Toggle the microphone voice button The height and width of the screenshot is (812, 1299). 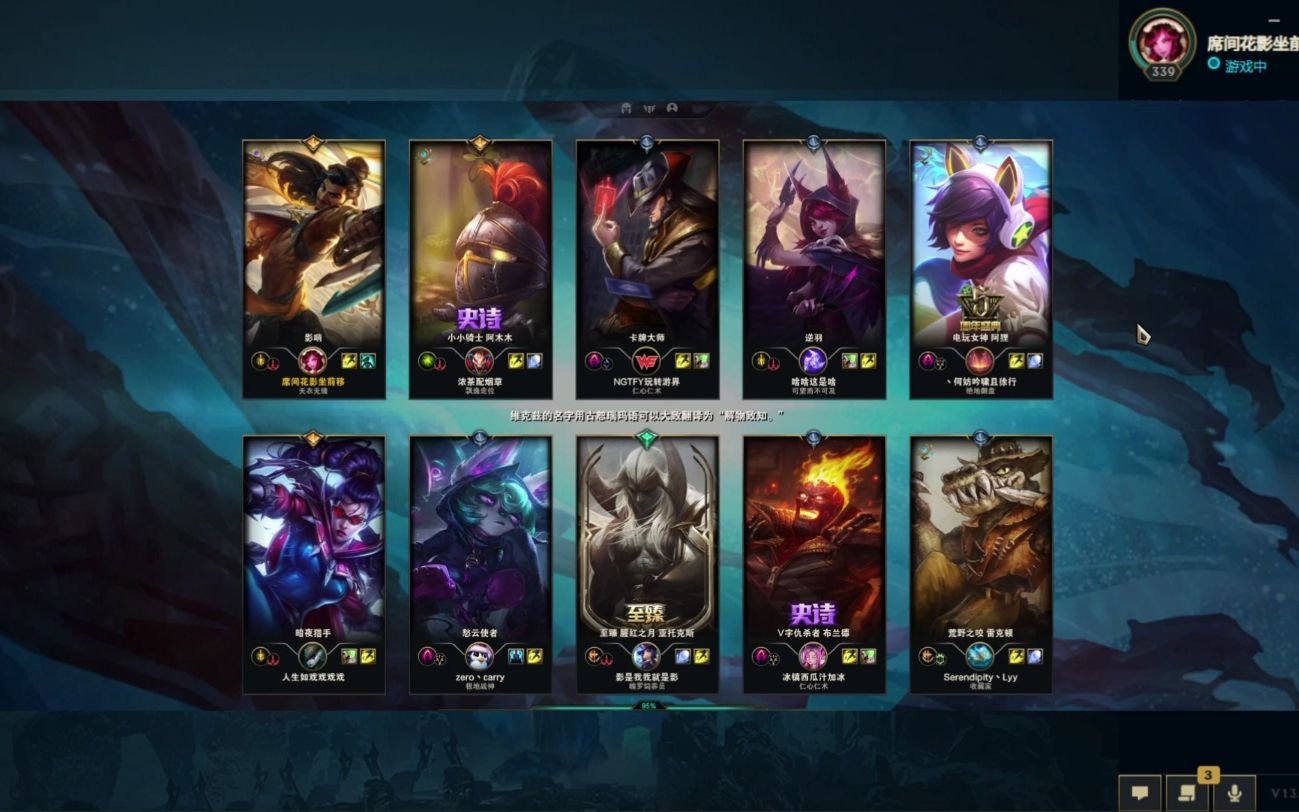click(1234, 792)
